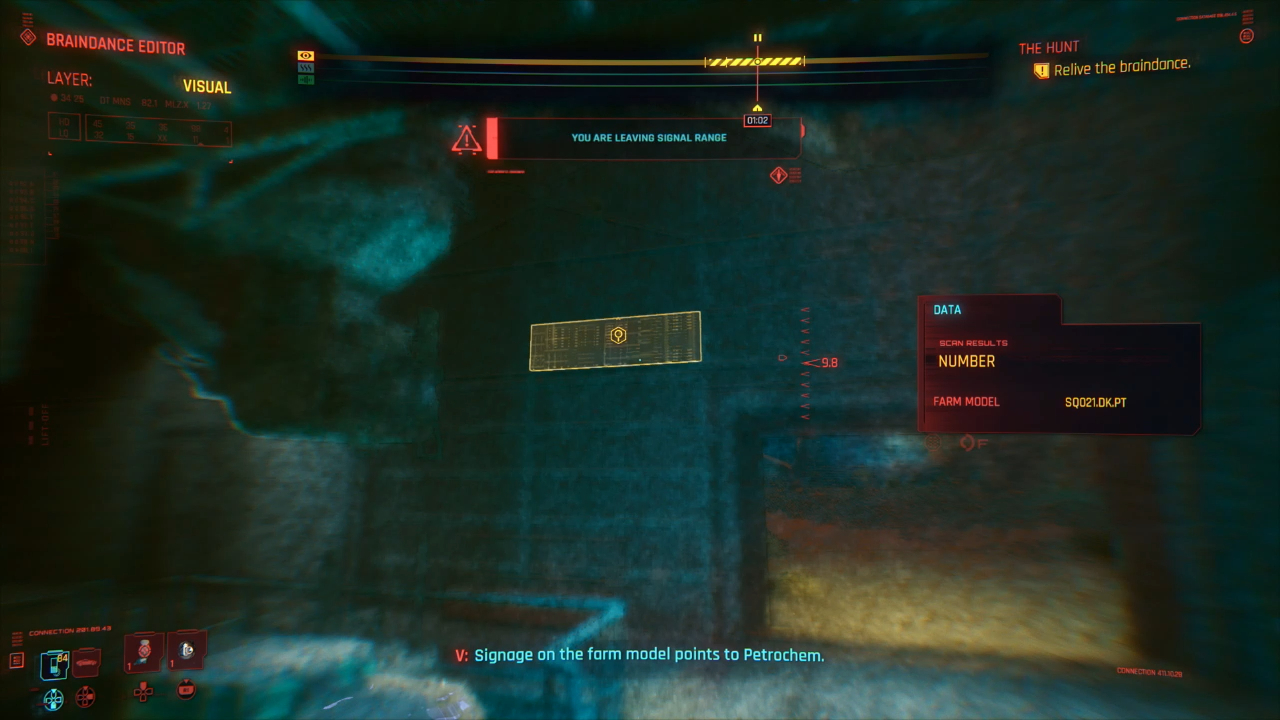Select the Audio layer waveform icon
The width and height of the screenshot is (1280, 720).
point(305,80)
